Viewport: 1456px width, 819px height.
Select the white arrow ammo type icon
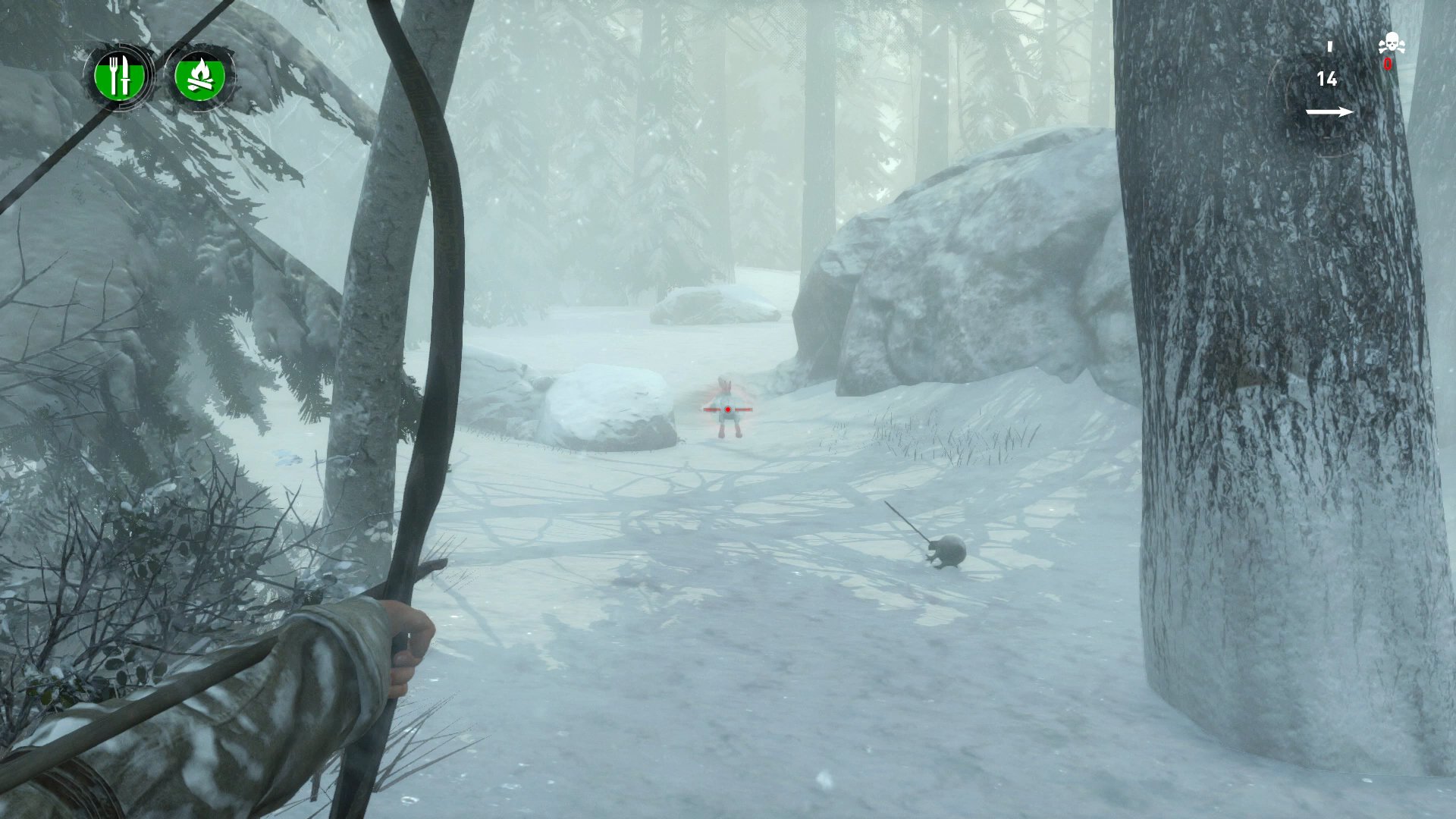pyautogui.click(x=1332, y=111)
